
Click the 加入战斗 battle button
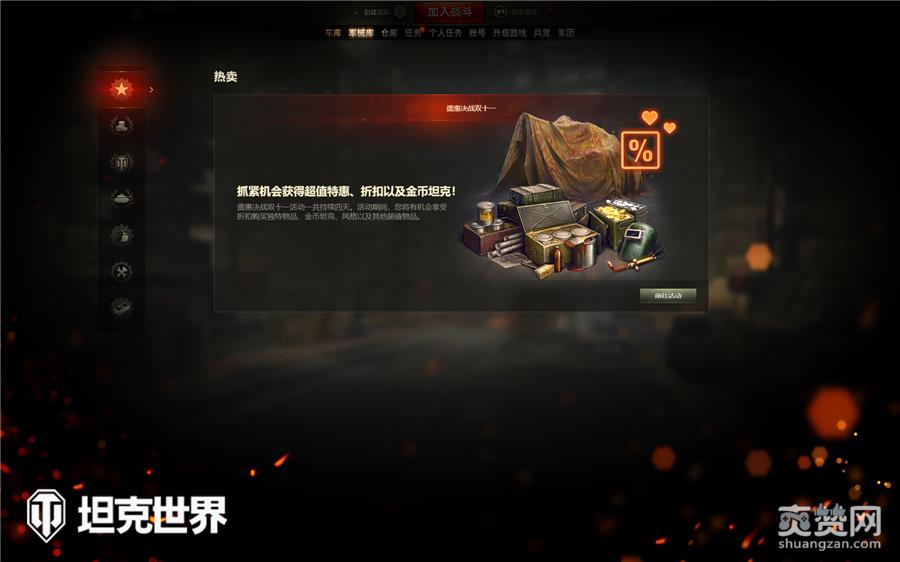click(449, 12)
